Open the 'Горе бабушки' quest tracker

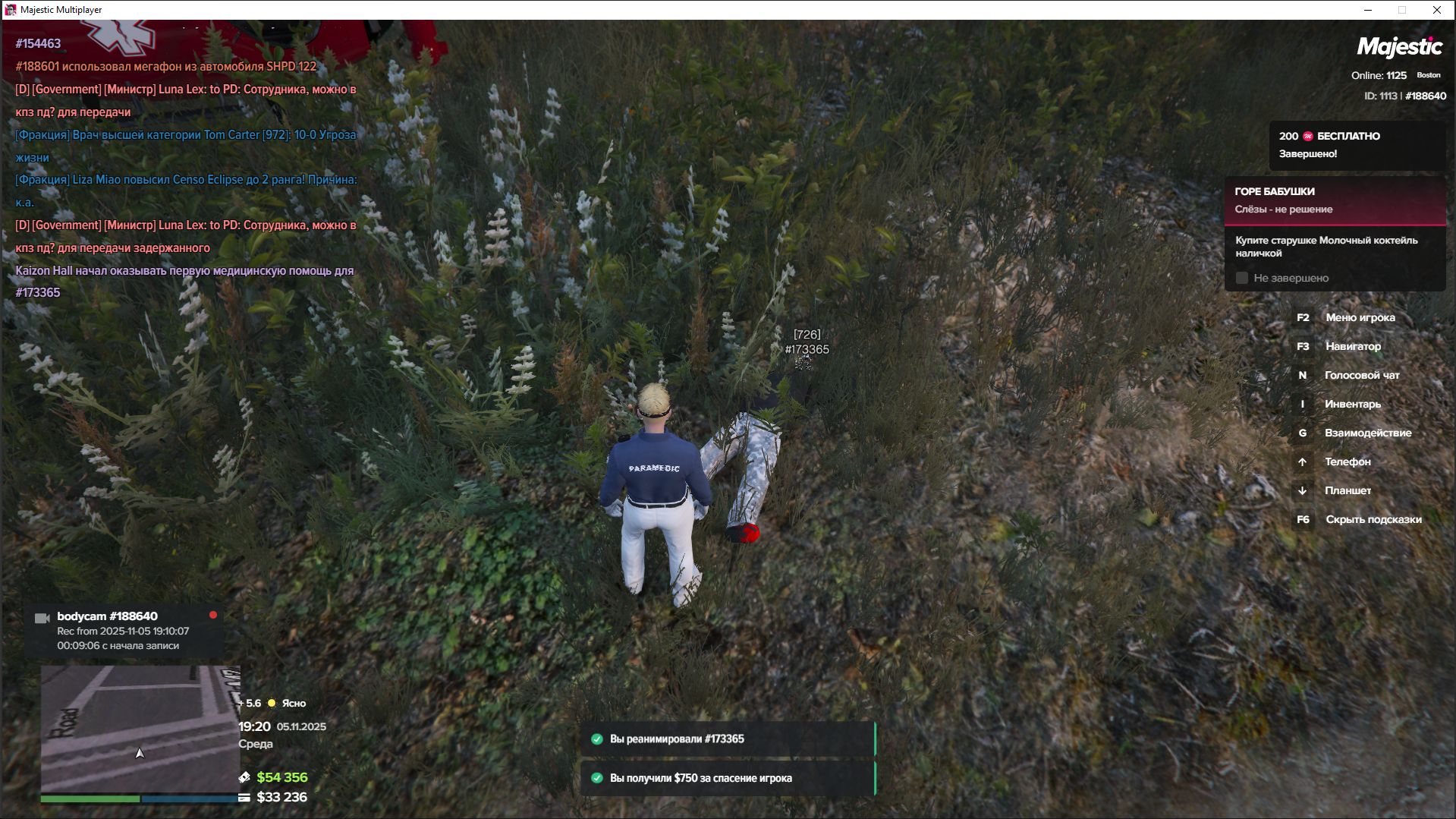[1335, 200]
